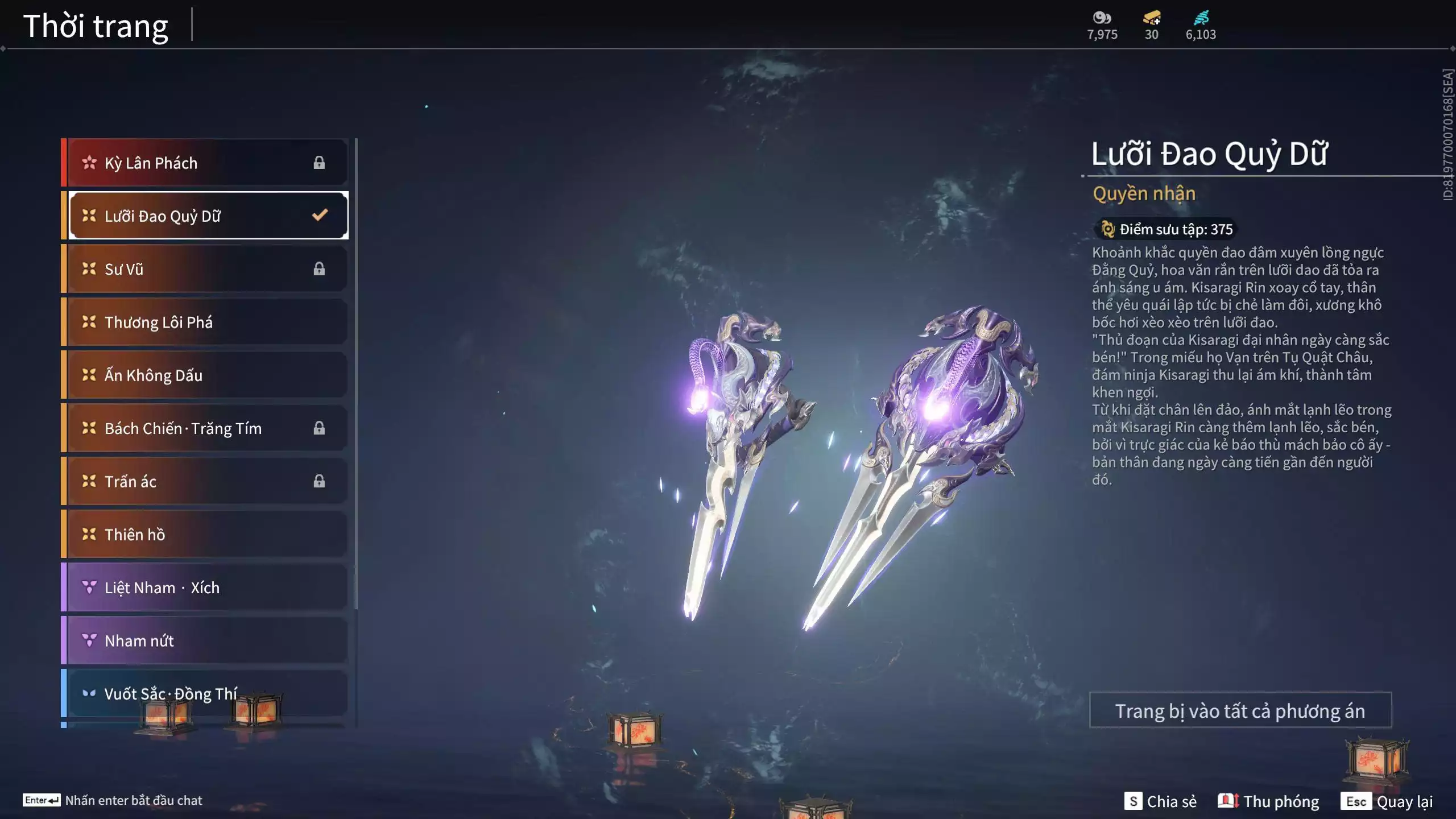Select the locked Trấn ác skin
Image resolution: width=1456 pixels, height=819 pixels.
[205, 481]
